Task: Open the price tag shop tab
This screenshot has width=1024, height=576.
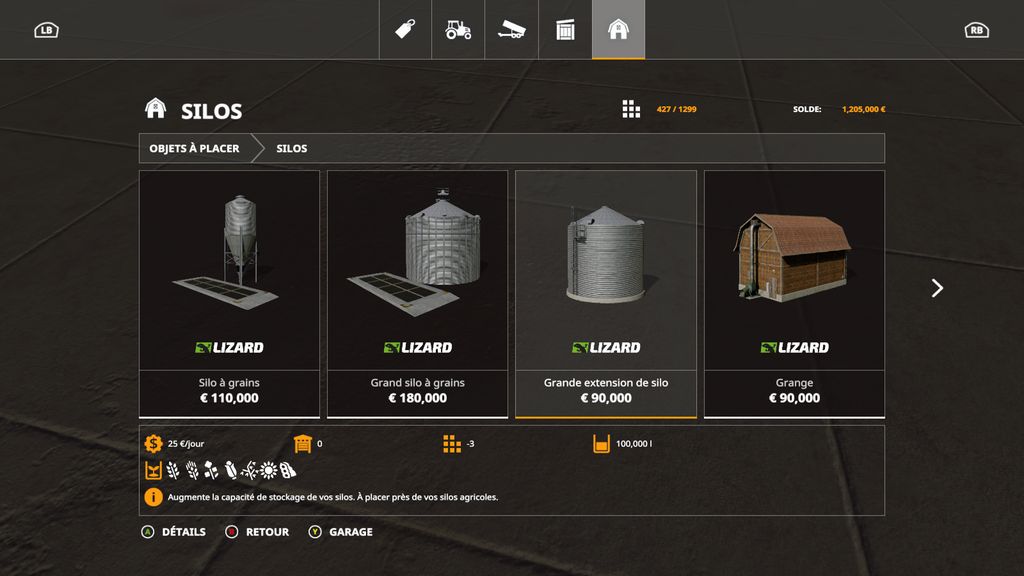Action: 405,30
